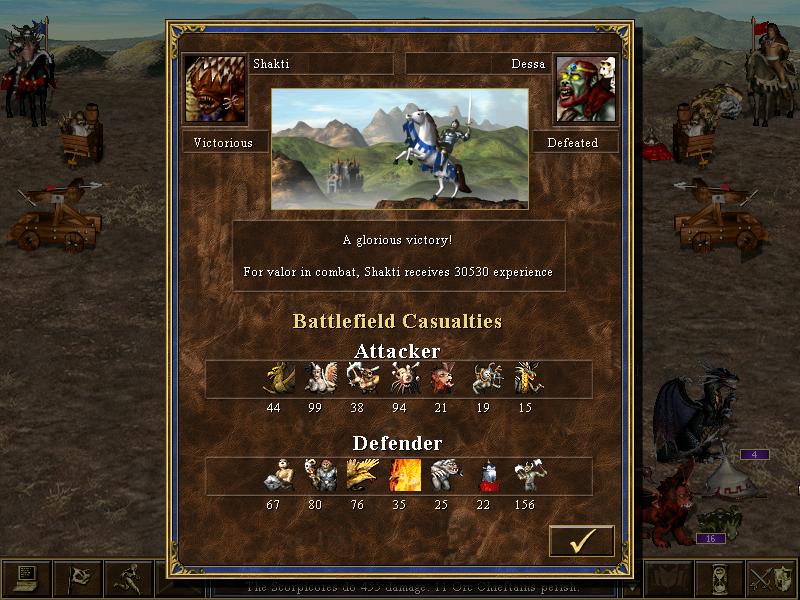Confirm battle results with the checkmark button
This screenshot has width=800, height=600.
[x=581, y=540]
